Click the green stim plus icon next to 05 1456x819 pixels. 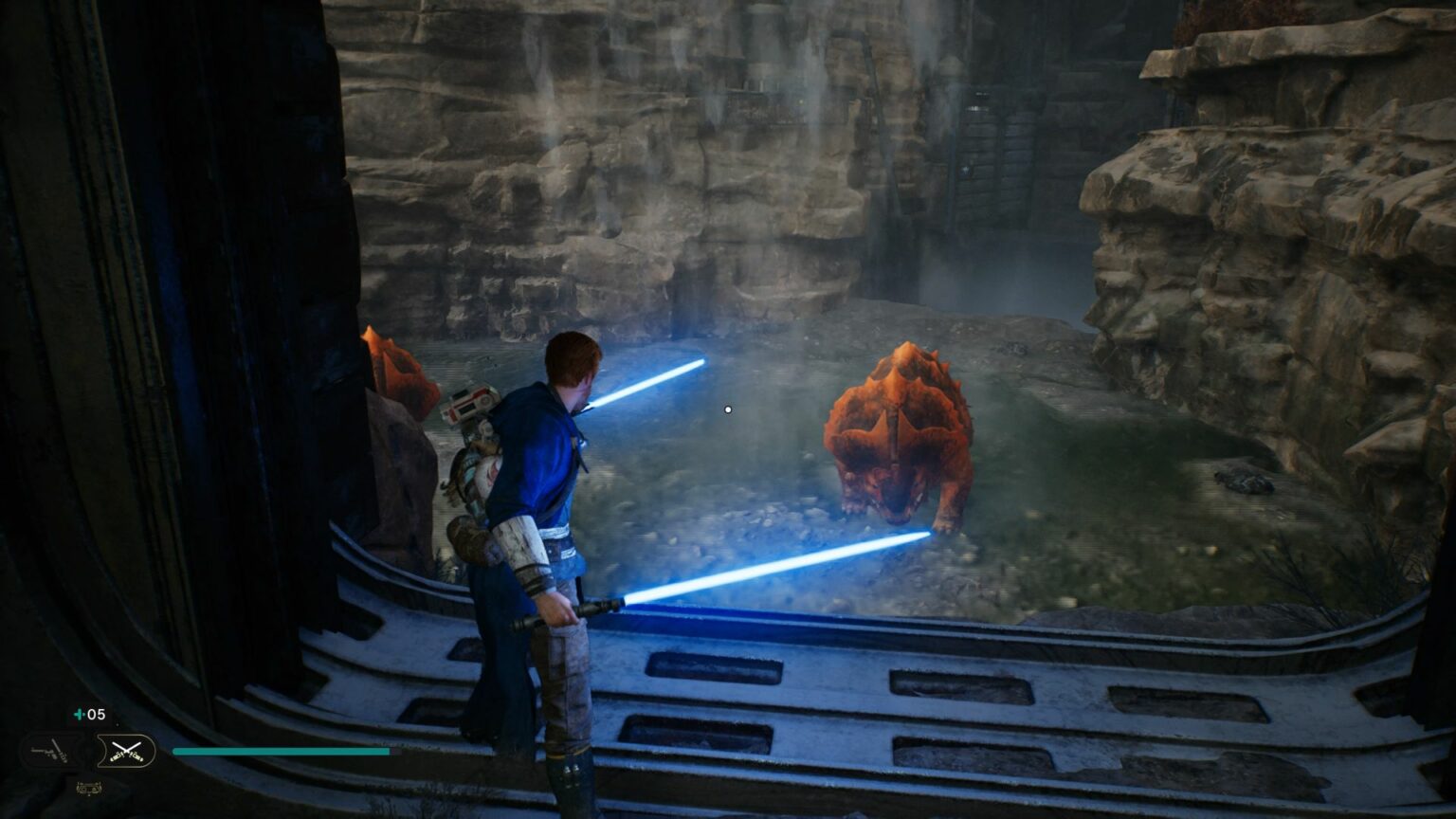pos(81,714)
